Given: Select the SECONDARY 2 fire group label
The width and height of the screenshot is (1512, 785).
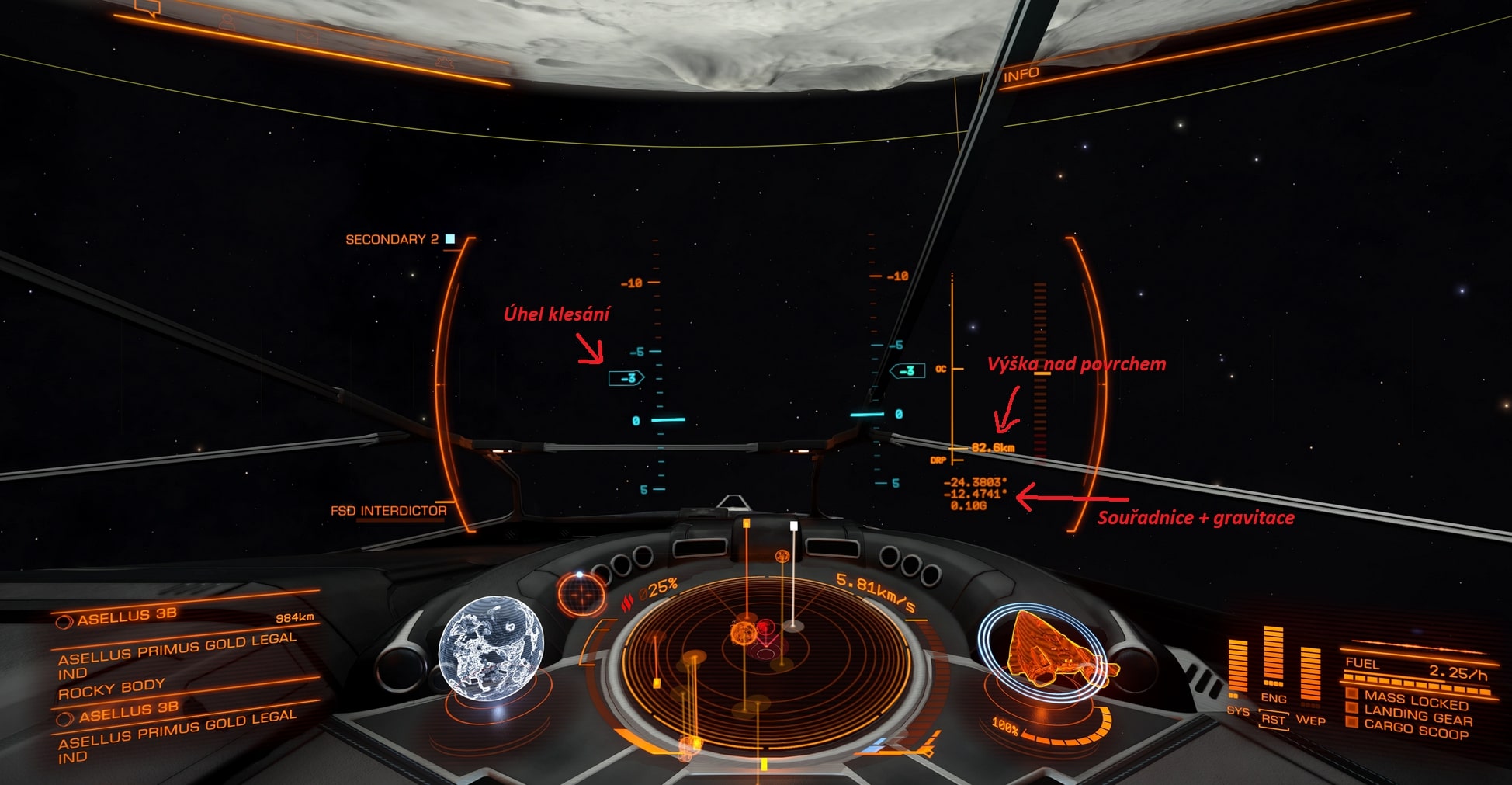Looking at the screenshot, I should coord(391,239).
